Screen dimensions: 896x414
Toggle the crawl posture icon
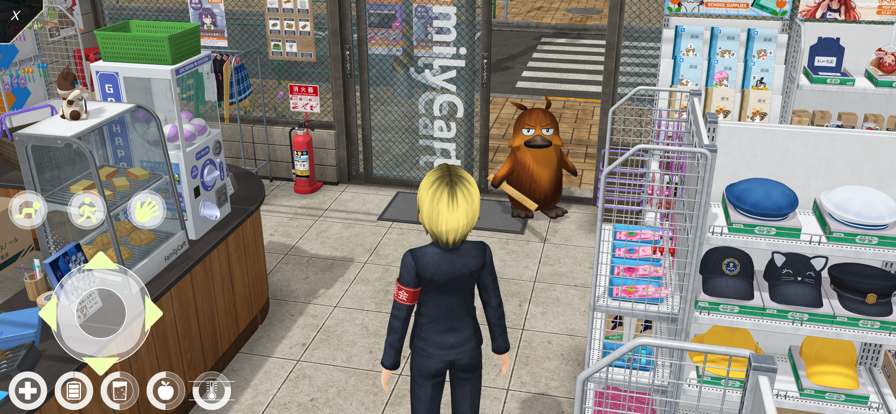pos(28,210)
